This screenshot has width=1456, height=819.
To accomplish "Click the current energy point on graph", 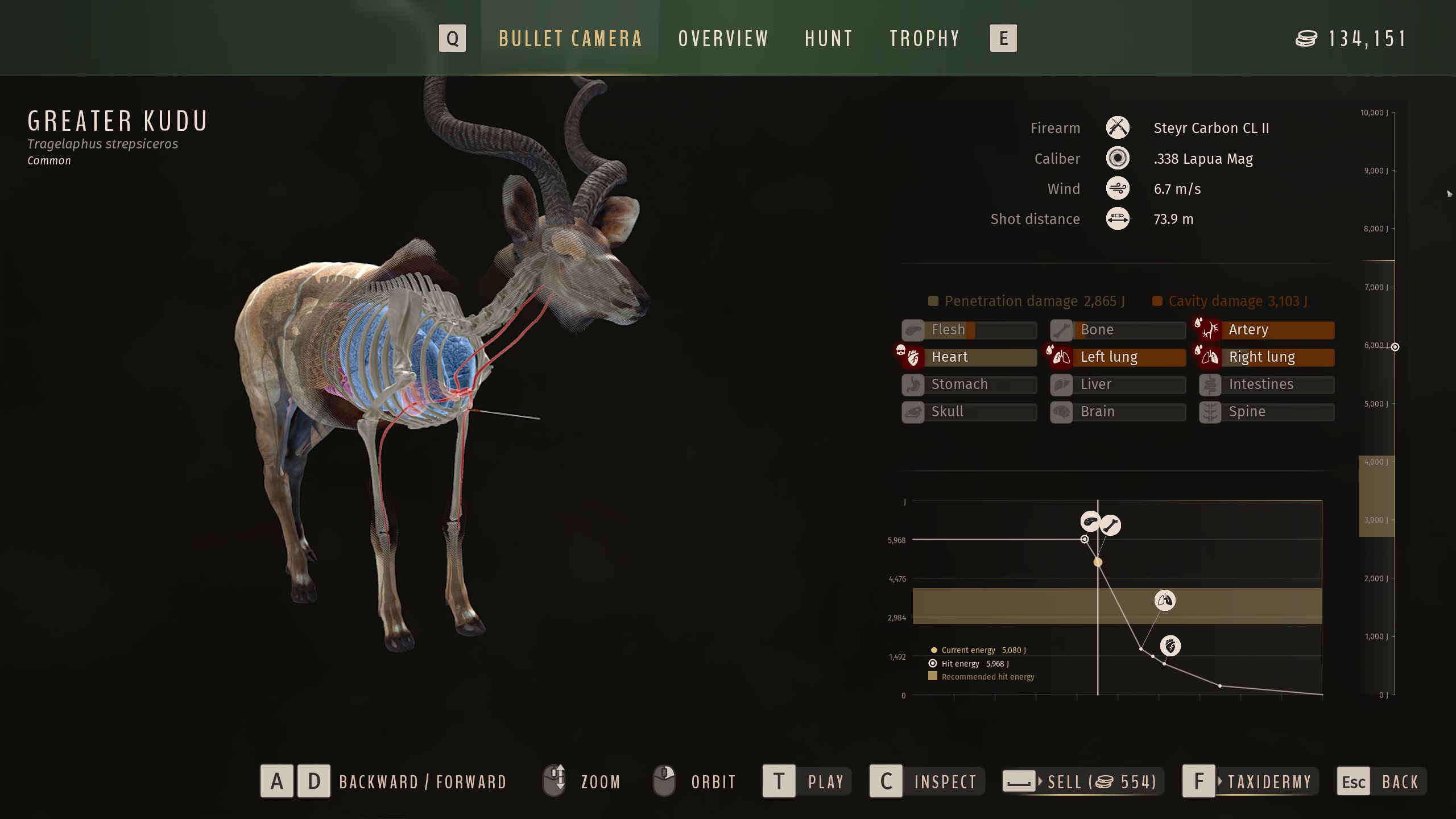I will (x=1098, y=562).
